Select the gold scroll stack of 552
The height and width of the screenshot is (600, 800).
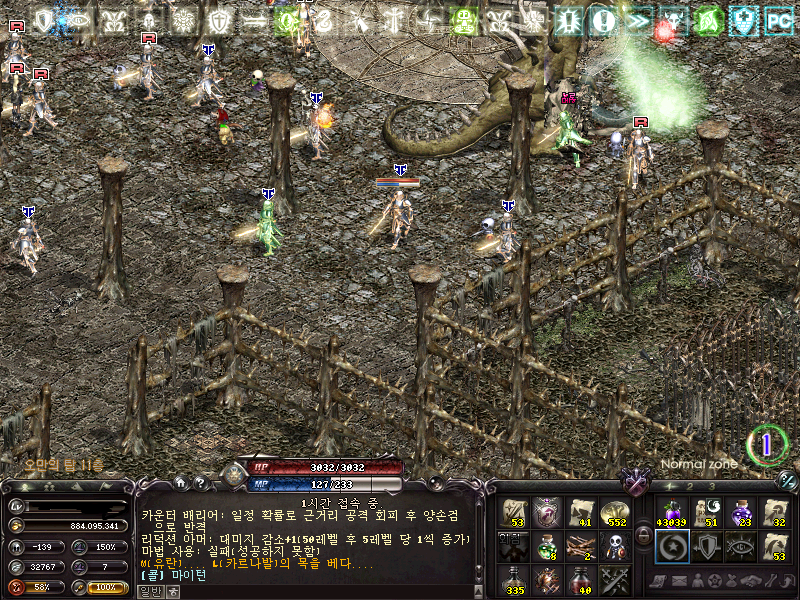[614, 512]
